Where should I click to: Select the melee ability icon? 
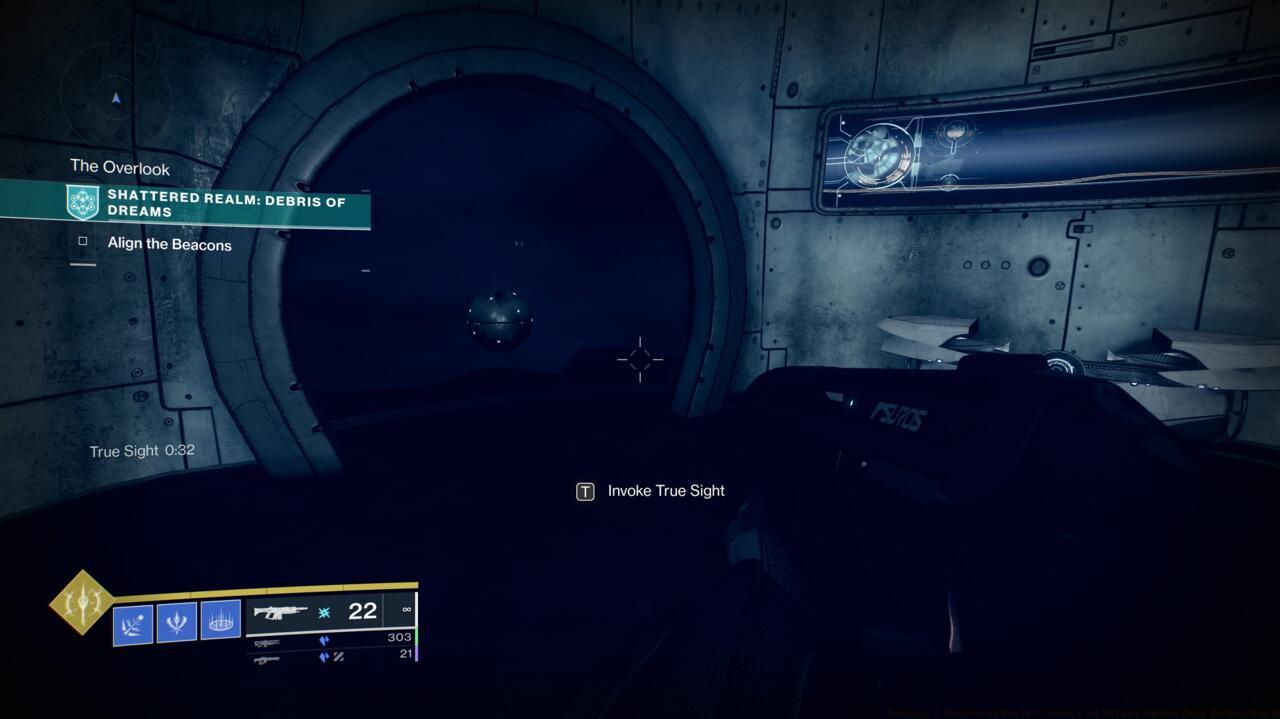177,622
